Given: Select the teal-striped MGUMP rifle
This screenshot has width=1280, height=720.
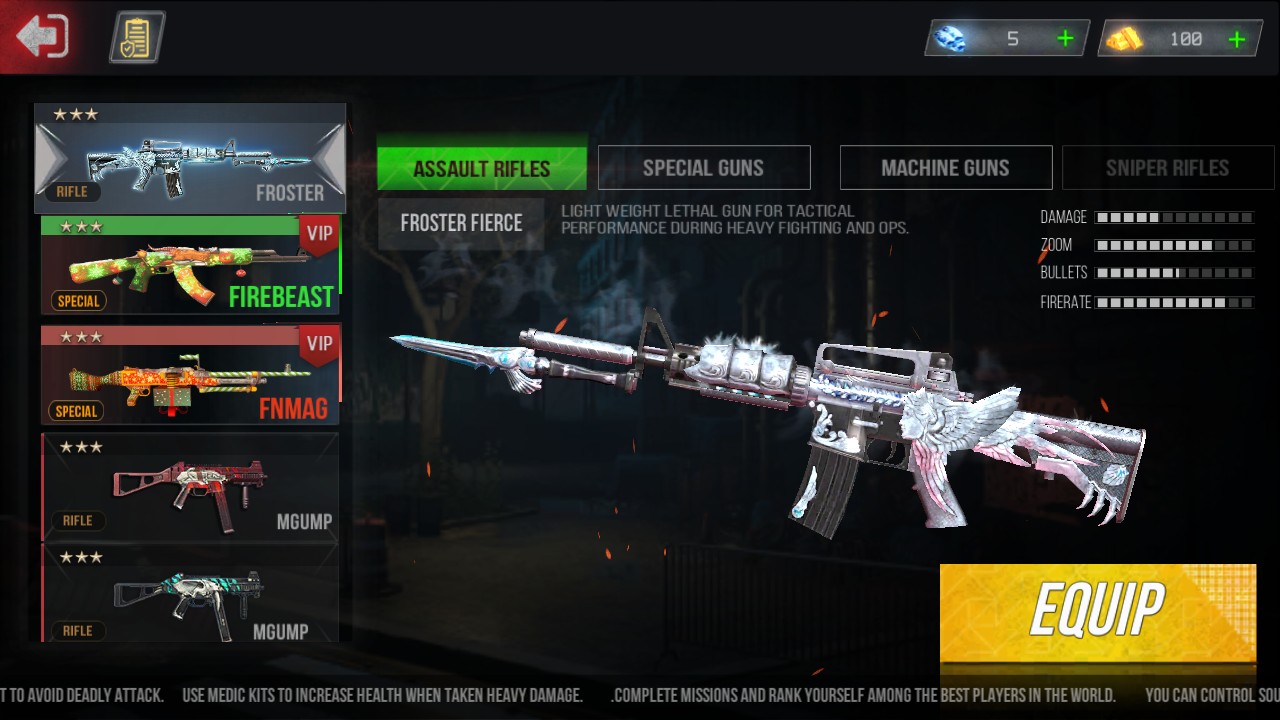Looking at the screenshot, I should [x=190, y=596].
